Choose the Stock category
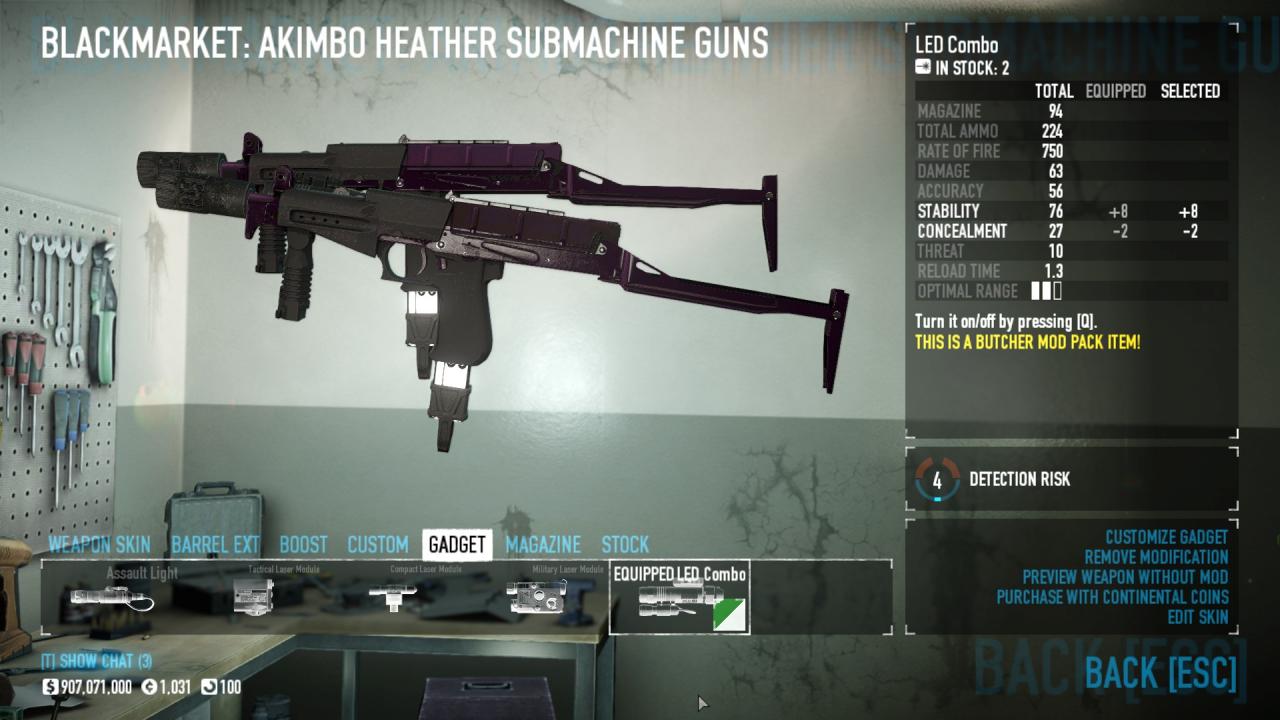The width and height of the screenshot is (1280, 720). coord(625,545)
